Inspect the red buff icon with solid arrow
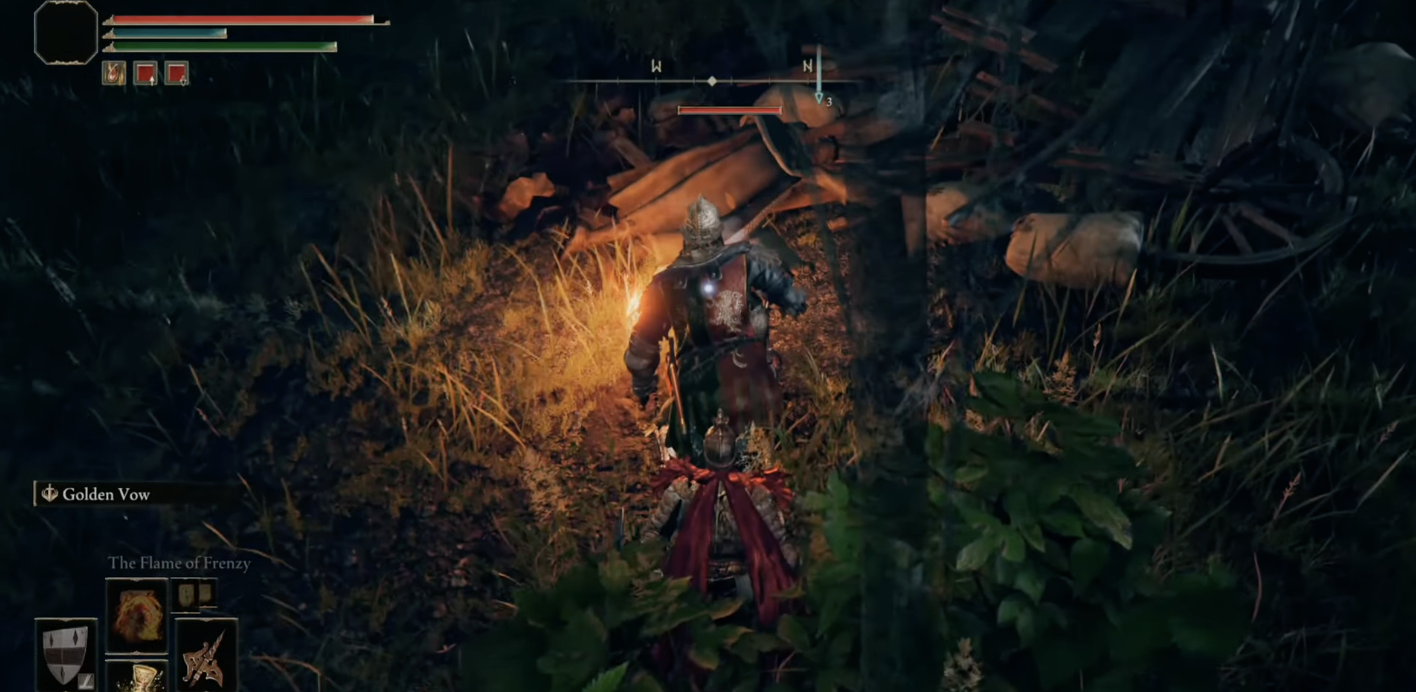The width and height of the screenshot is (1416, 692). point(145,73)
